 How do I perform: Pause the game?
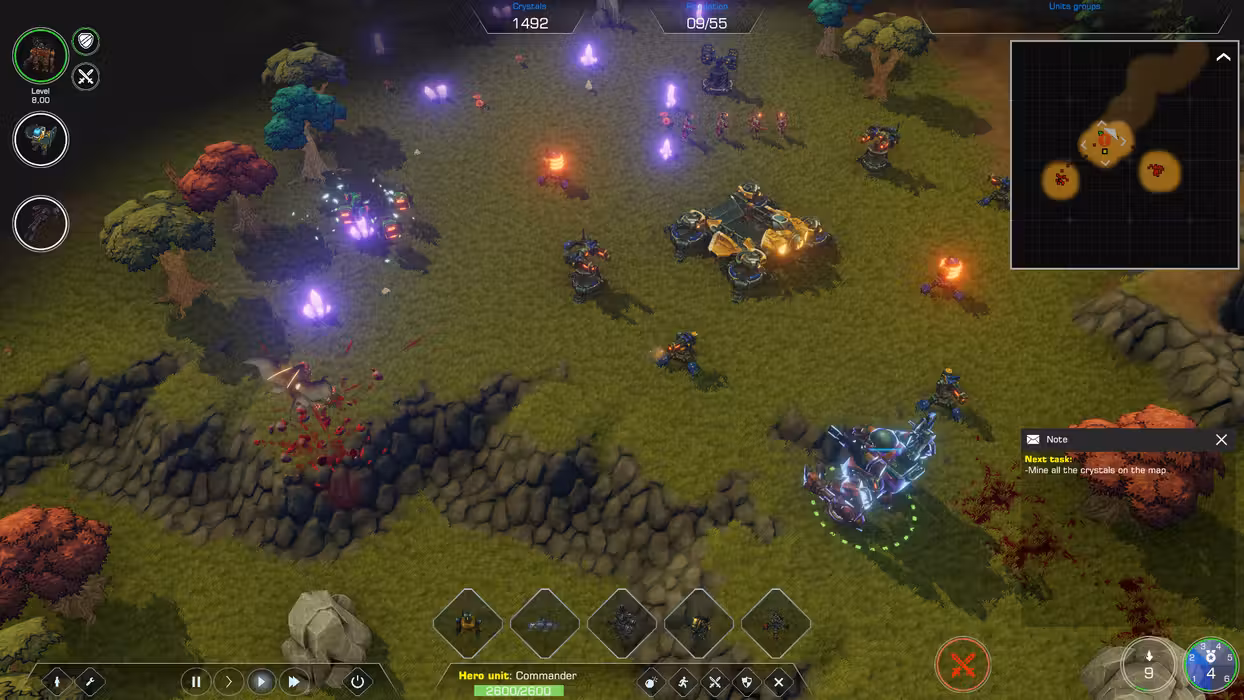click(x=196, y=682)
